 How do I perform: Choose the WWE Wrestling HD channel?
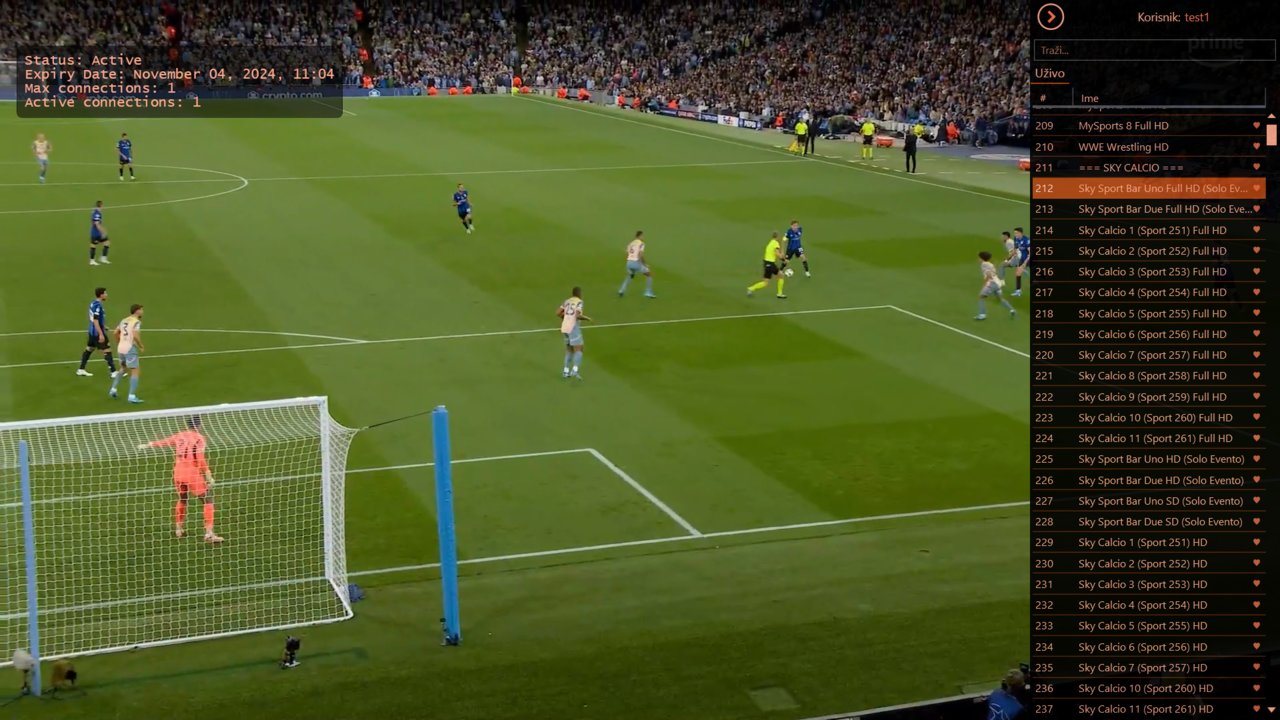[1123, 147]
